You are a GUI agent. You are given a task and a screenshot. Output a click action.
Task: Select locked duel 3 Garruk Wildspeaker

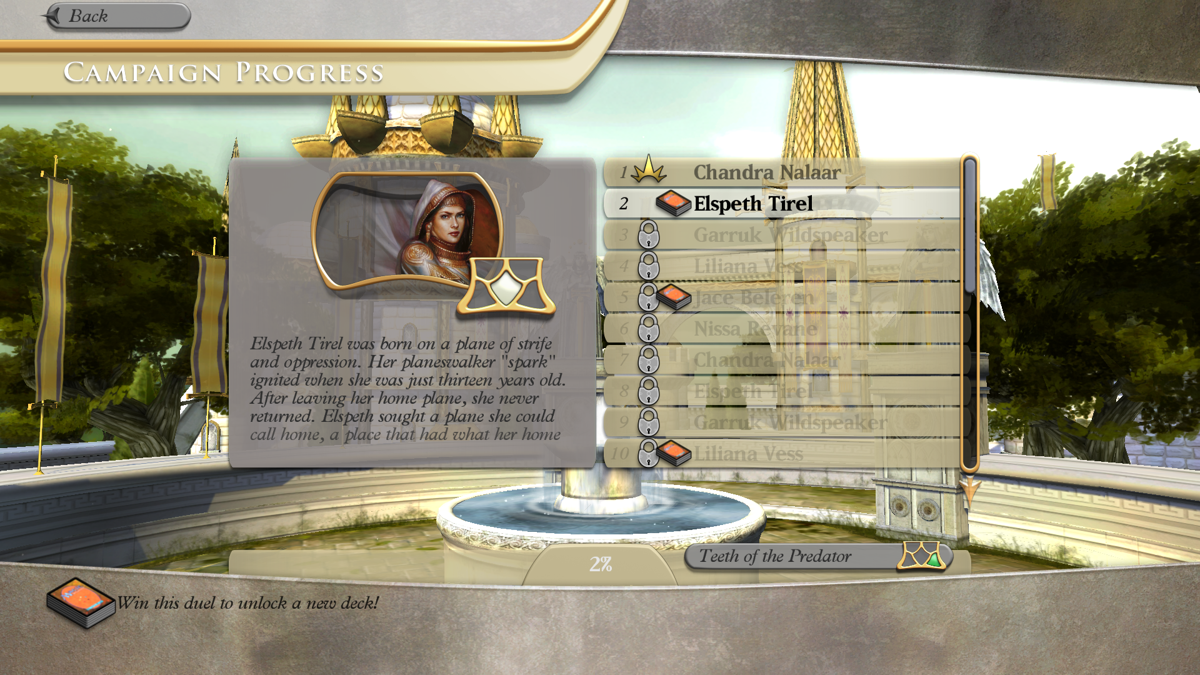781,236
